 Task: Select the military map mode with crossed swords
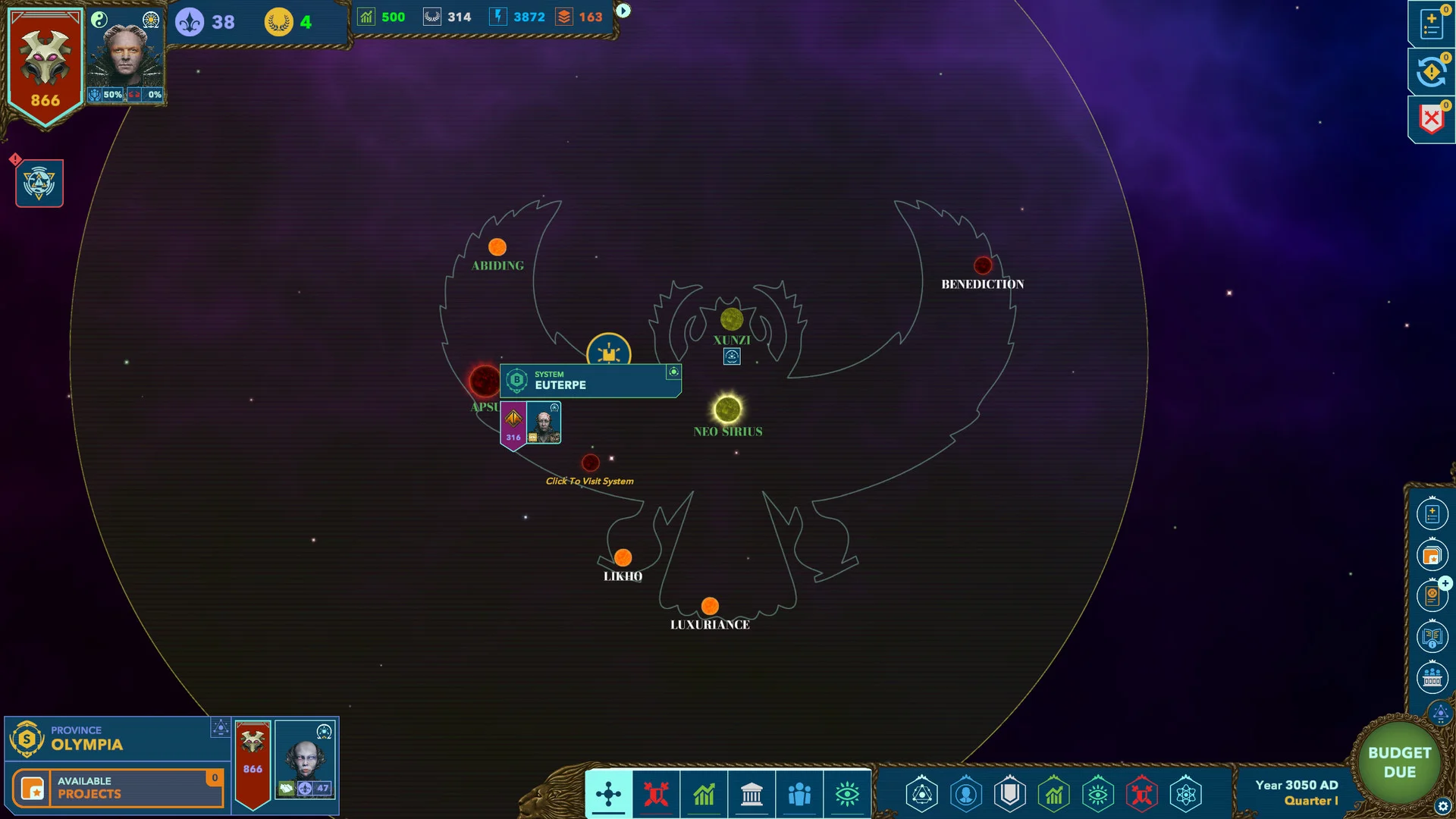[656, 794]
